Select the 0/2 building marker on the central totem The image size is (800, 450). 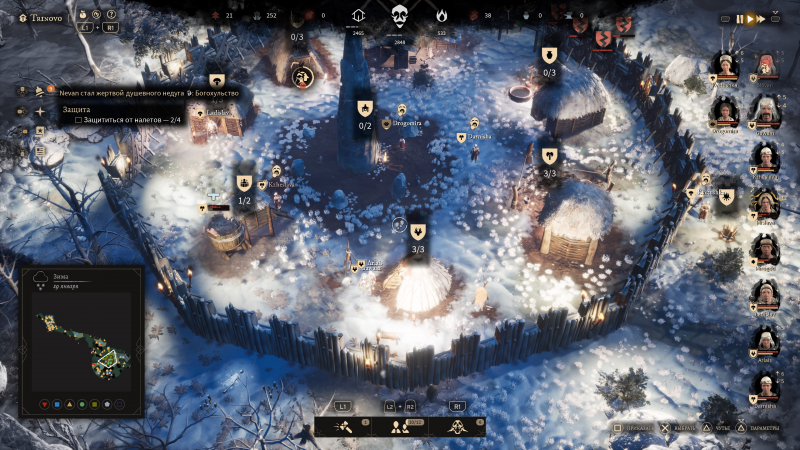coord(365,109)
